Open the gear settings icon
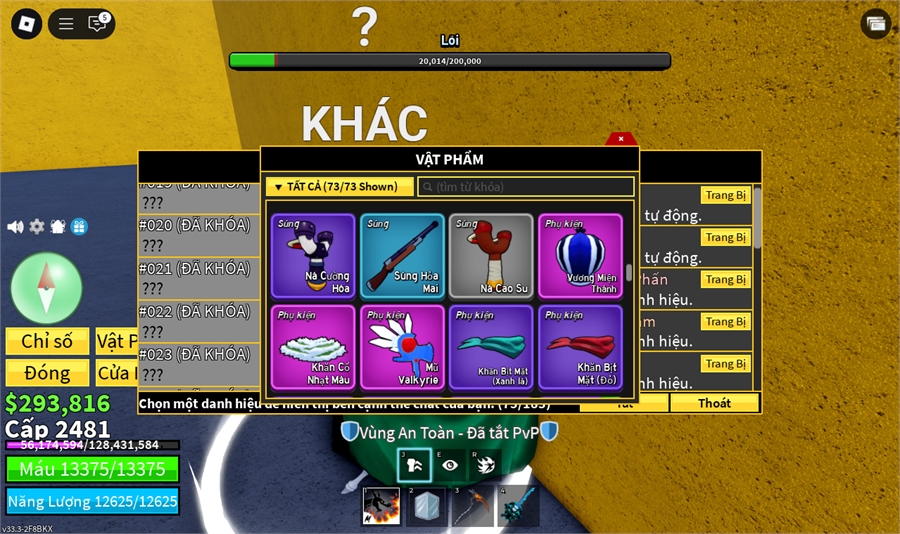Viewport: 900px width, 534px height. tap(37, 227)
